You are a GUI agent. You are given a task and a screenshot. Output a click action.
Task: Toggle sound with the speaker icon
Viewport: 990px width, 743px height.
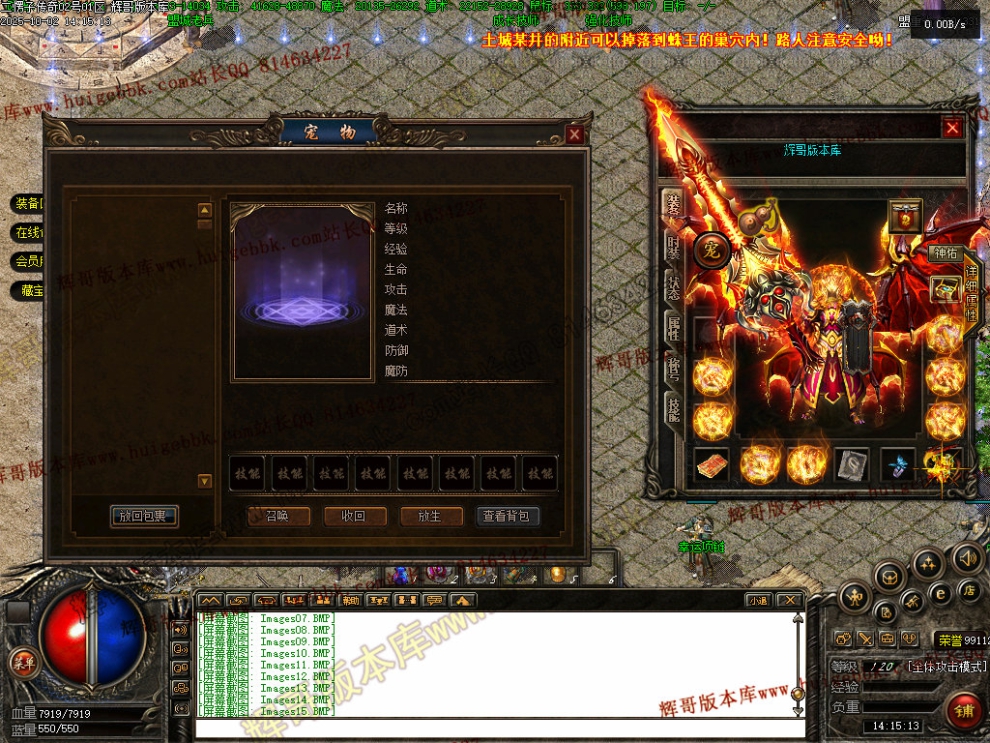[x=966, y=557]
